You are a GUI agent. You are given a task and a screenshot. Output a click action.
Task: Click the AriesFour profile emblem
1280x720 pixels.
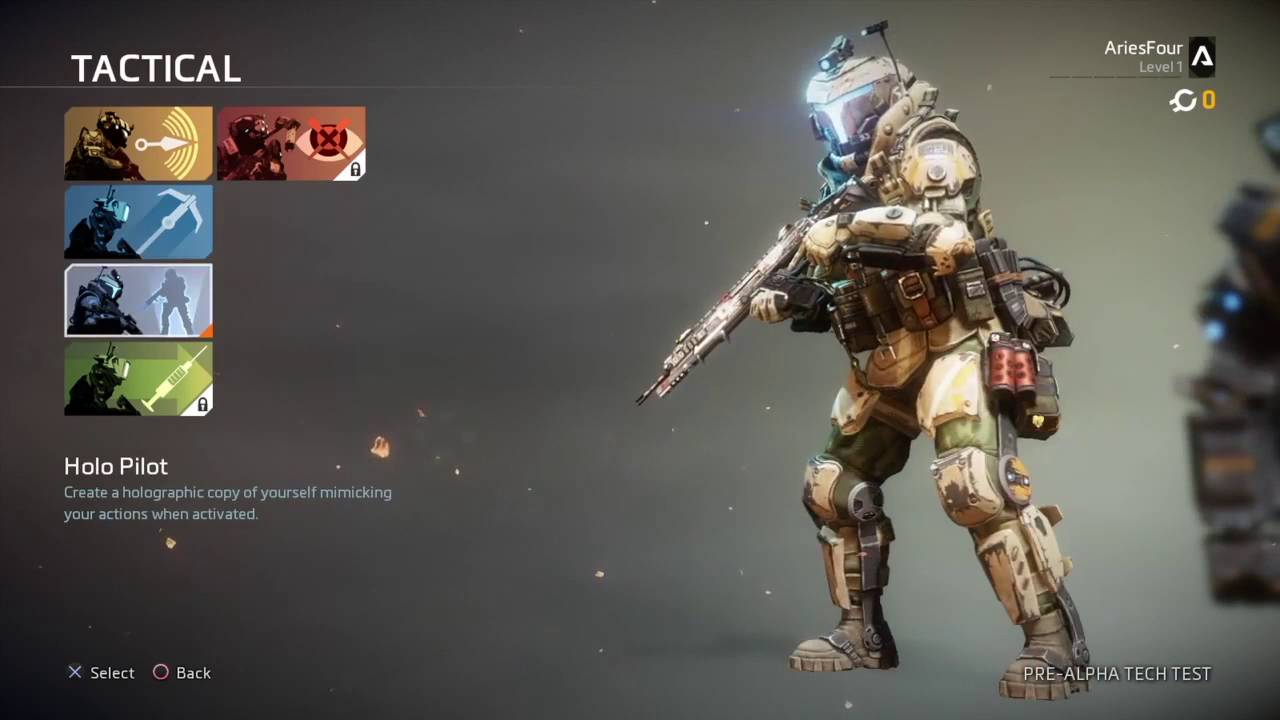pos(1203,57)
